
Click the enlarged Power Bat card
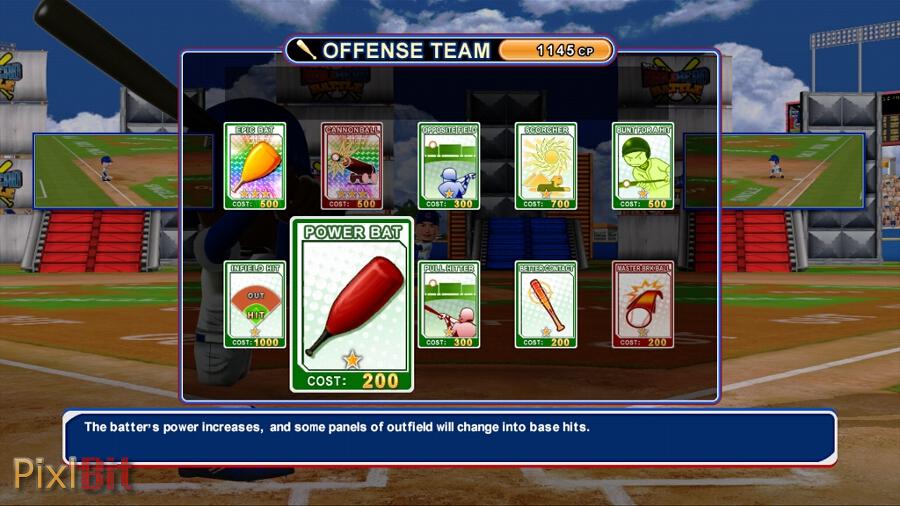point(352,305)
